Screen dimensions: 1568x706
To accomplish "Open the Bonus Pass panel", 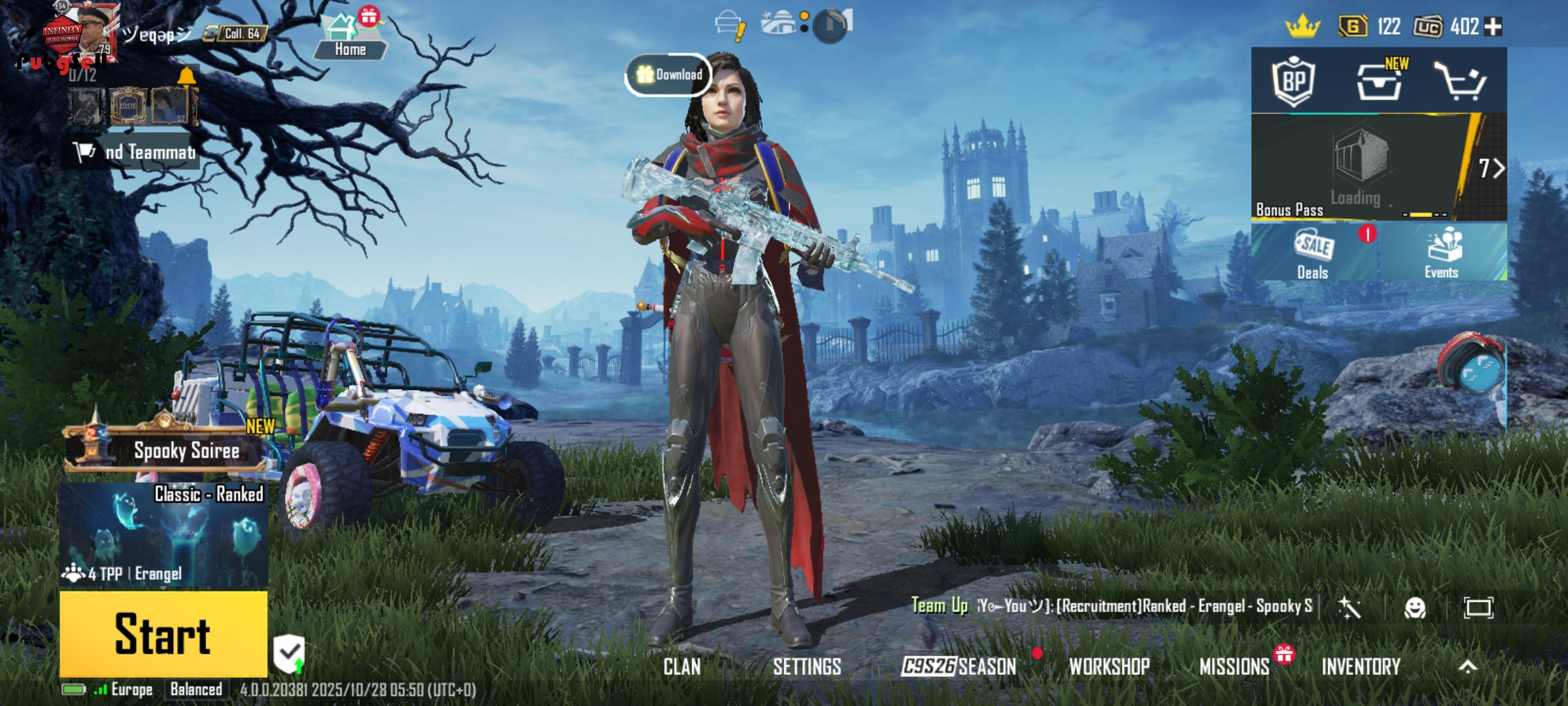I will [x=1359, y=167].
